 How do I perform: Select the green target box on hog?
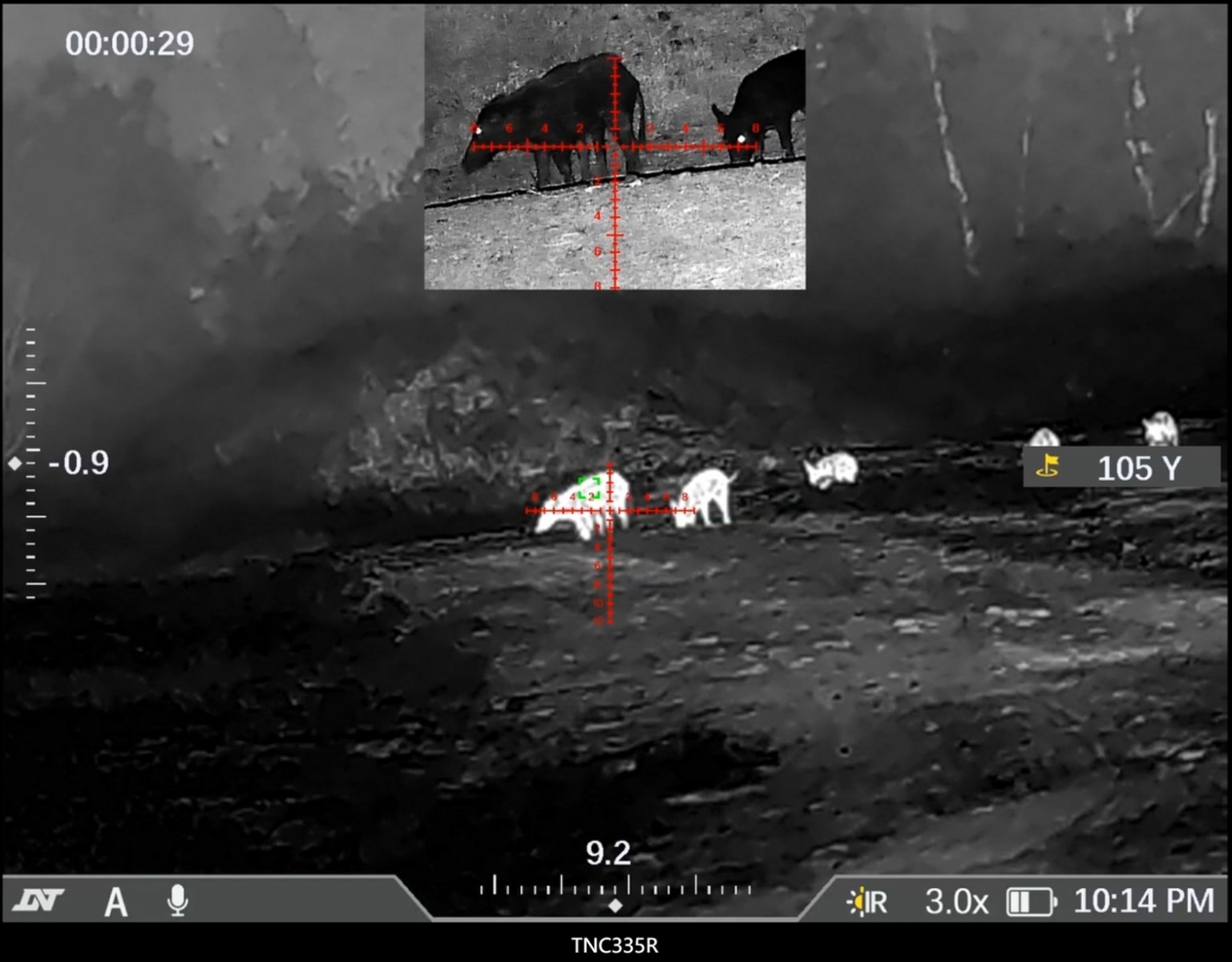(591, 487)
